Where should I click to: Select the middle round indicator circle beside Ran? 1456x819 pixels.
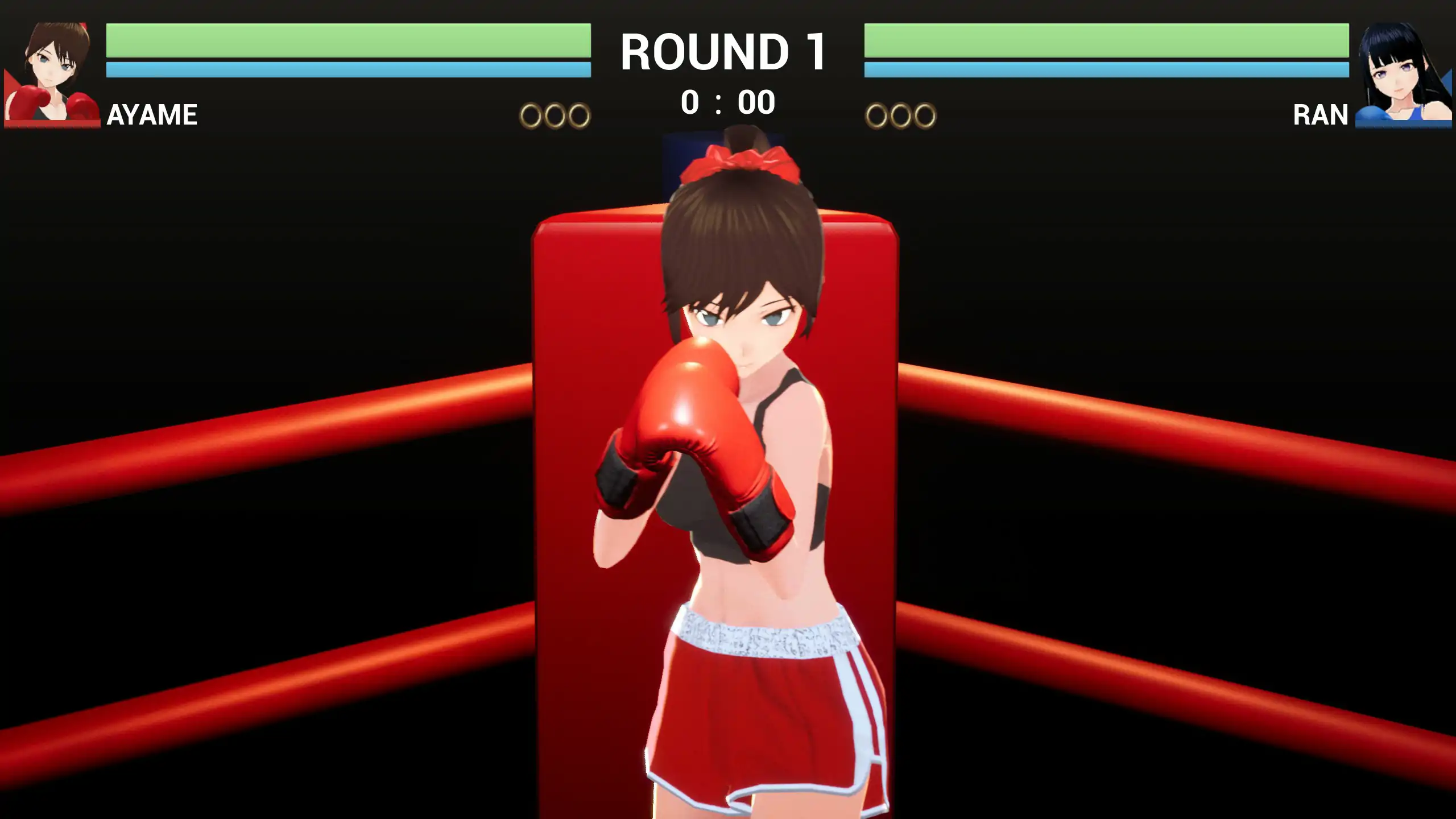[901, 114]
